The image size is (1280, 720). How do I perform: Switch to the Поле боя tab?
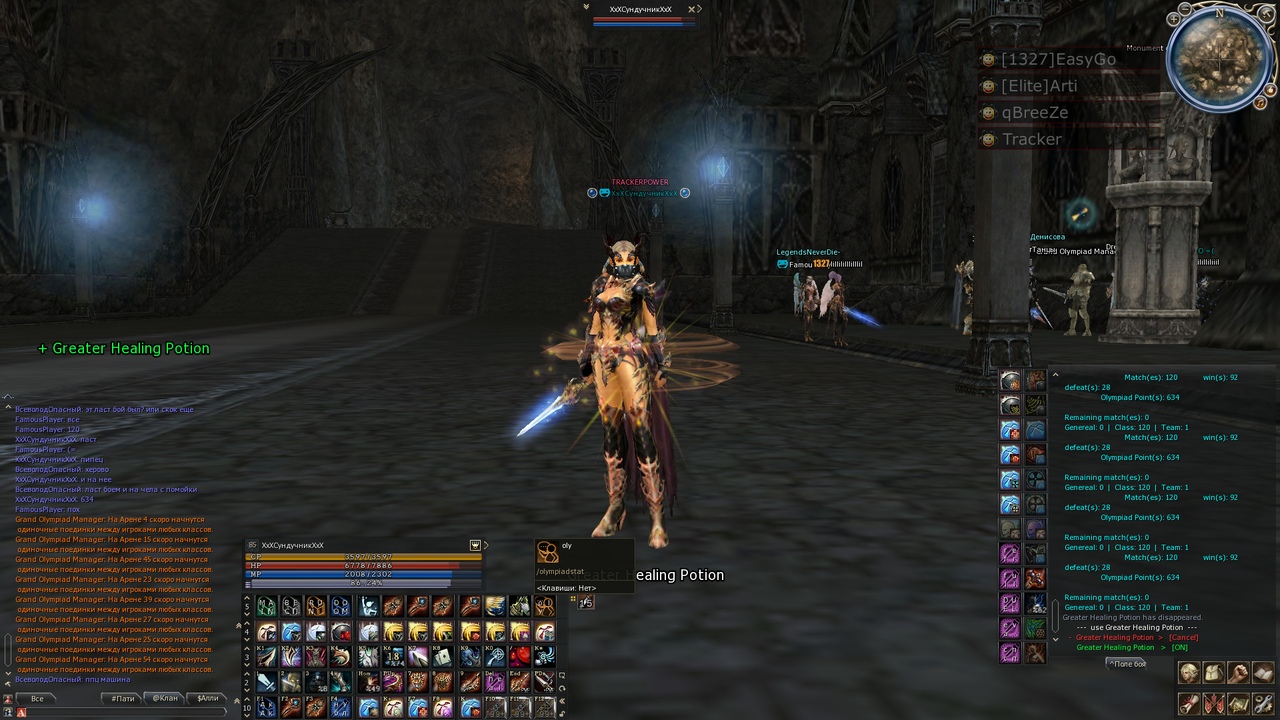1127,663
